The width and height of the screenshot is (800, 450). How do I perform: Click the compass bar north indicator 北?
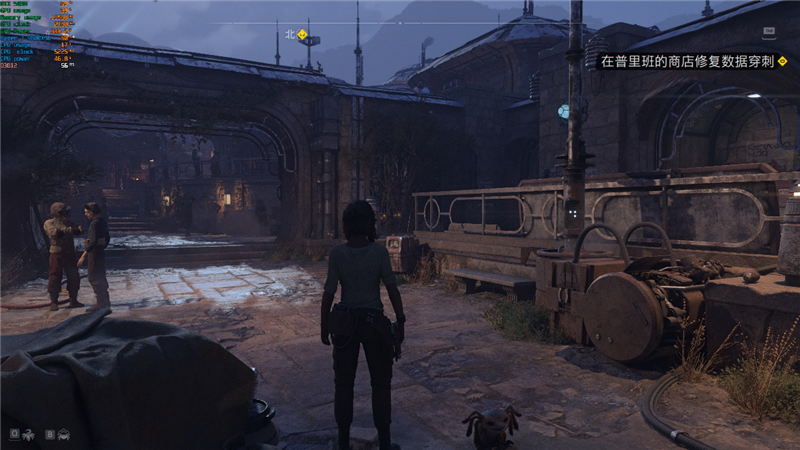(290, 33)
